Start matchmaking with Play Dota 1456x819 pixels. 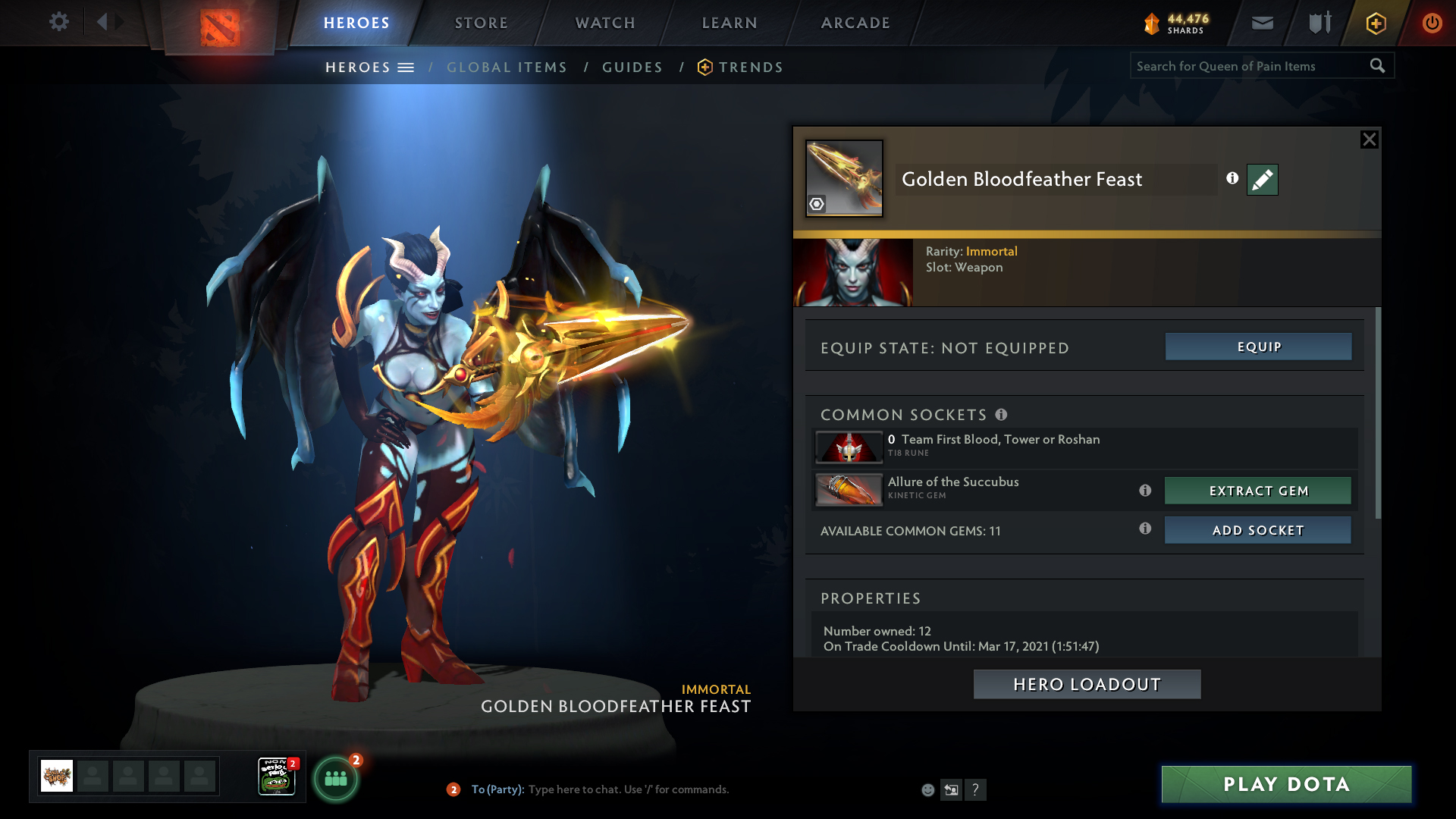[1286, 784]
